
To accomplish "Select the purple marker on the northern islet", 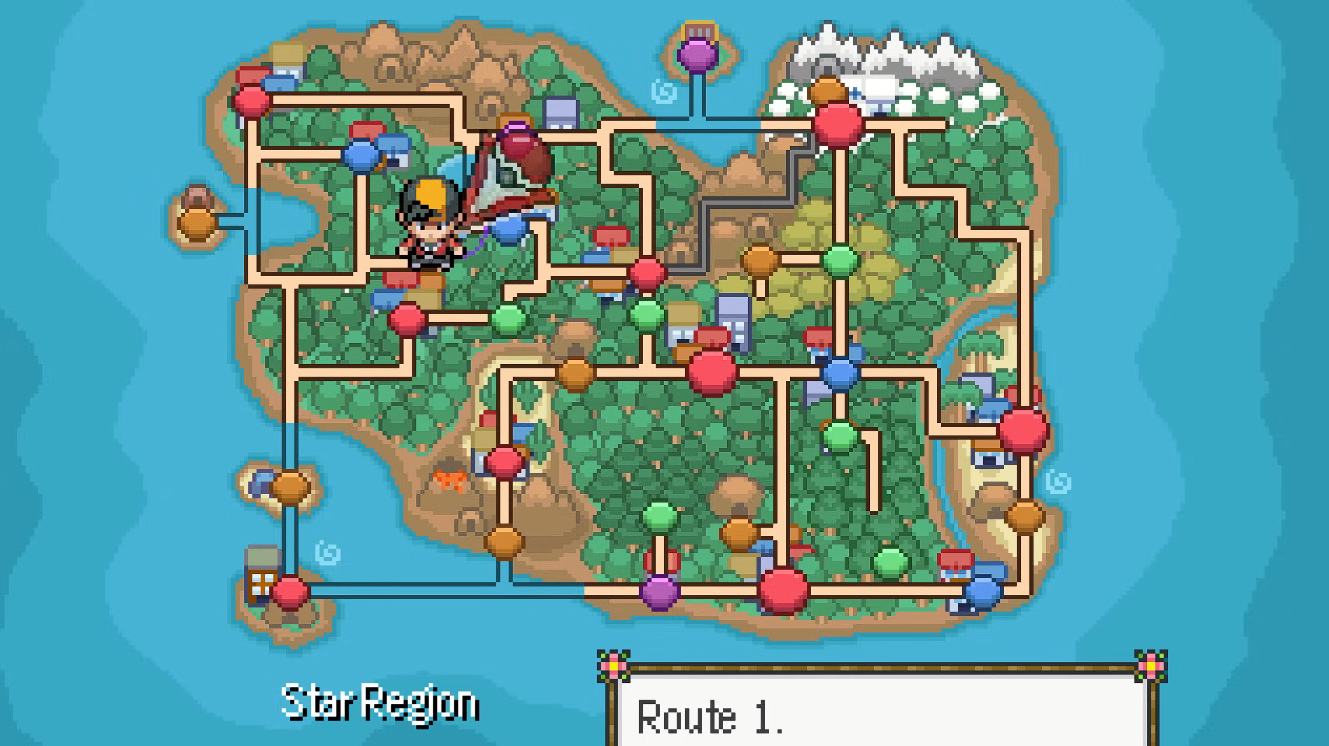I will [x=697, y=55].
